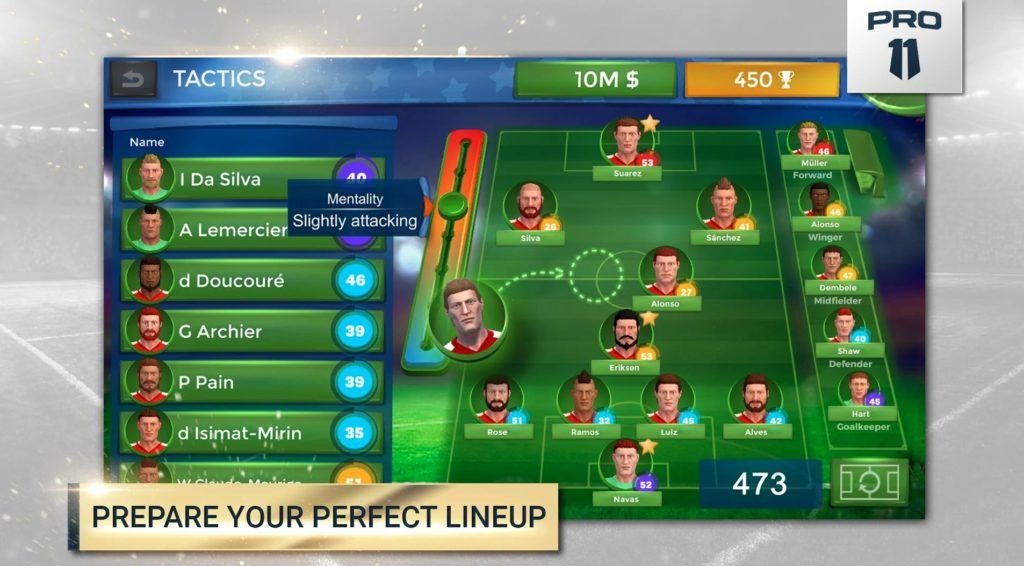1024x566 pixels.
Task: Select Luiz in the defensive line
Action: click(667, 400)
